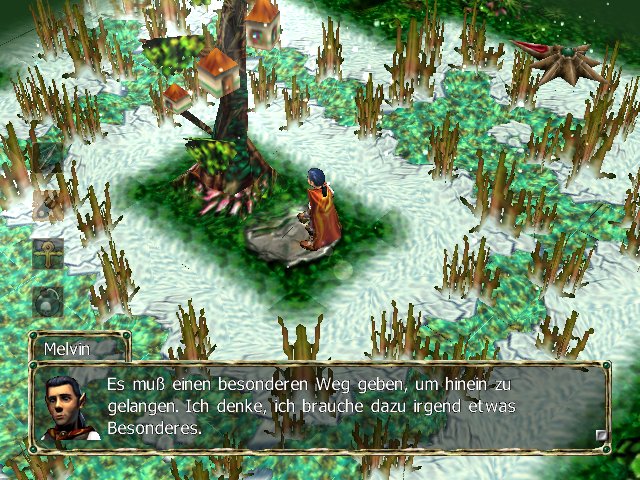Click the golden ankh icon

(47, 252)
